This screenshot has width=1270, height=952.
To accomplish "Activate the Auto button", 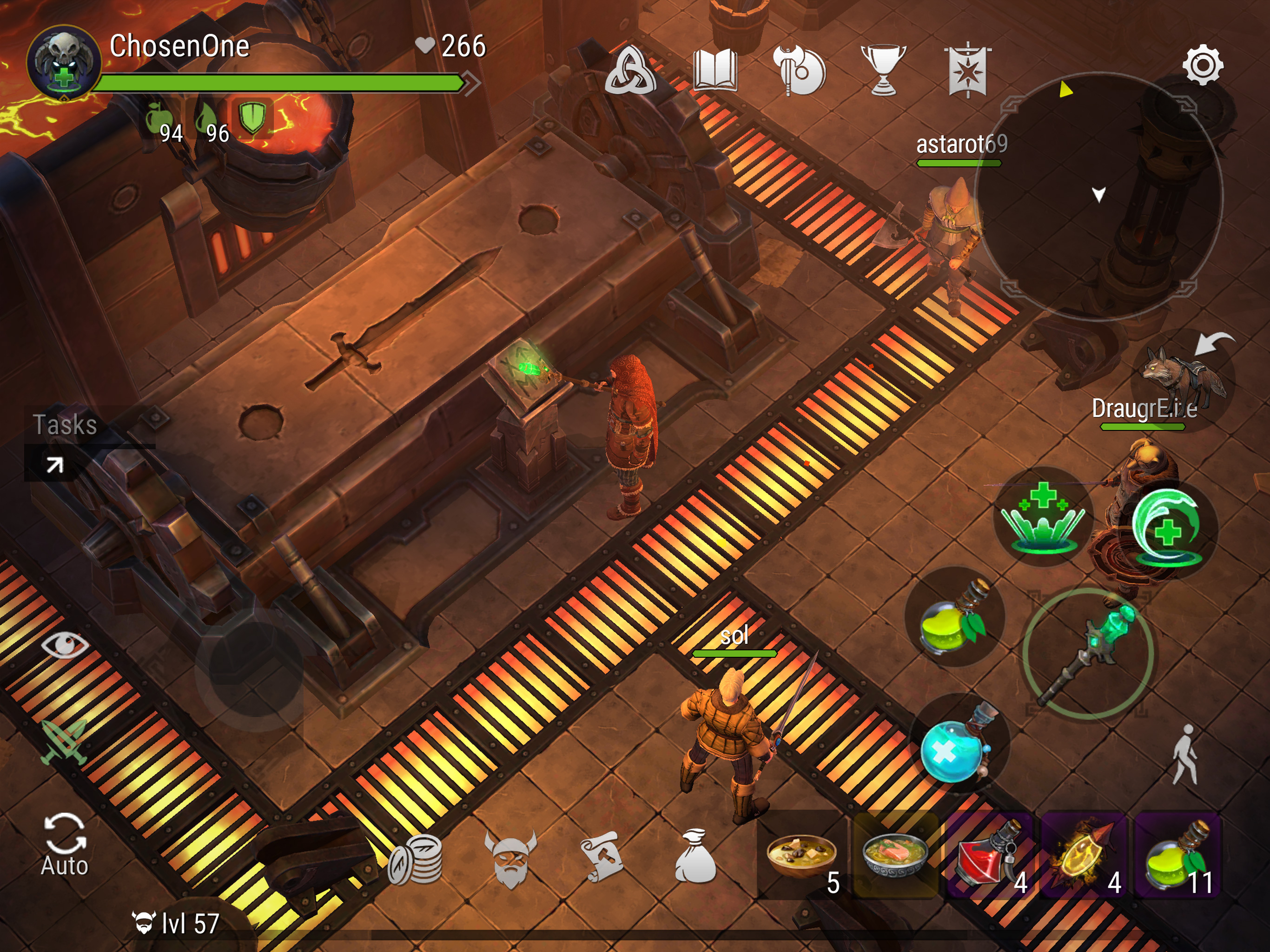I will pyautogui.click(x=64, y=845).
